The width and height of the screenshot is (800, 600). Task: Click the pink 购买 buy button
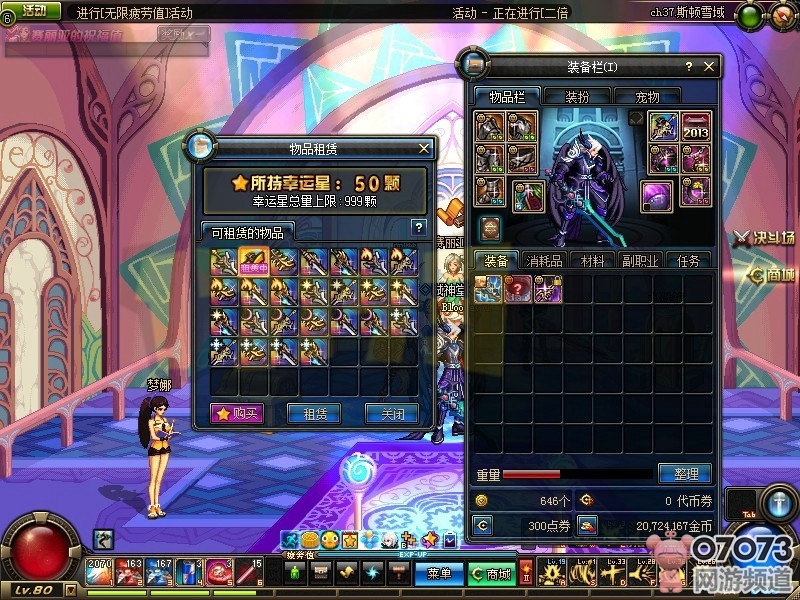[237, 413]
